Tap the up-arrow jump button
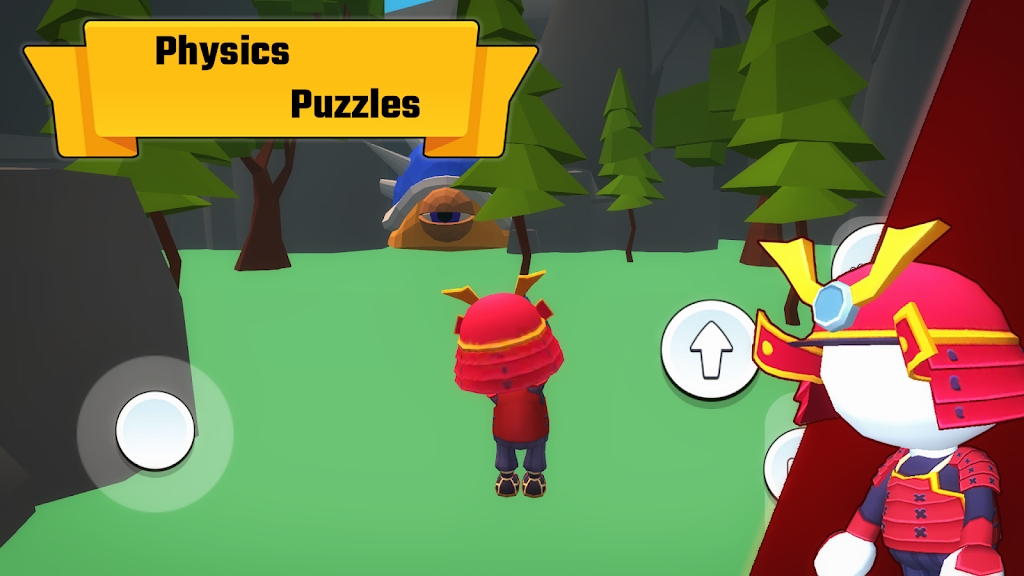The image size is (1024, 576). coord(711,349)
